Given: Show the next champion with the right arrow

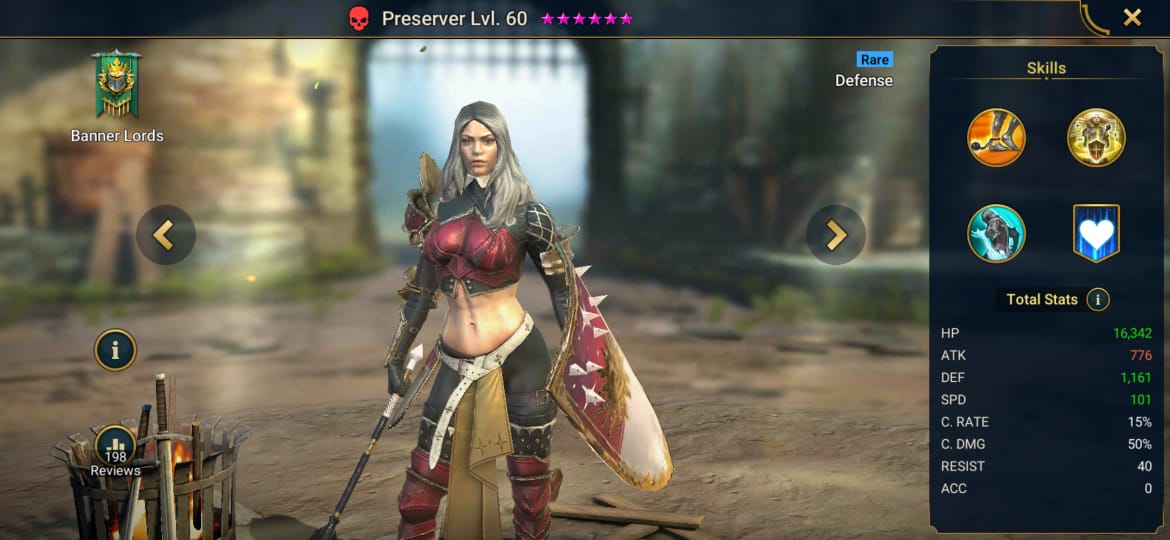Looking at the screenshot, I should click(x=835, y=235).
